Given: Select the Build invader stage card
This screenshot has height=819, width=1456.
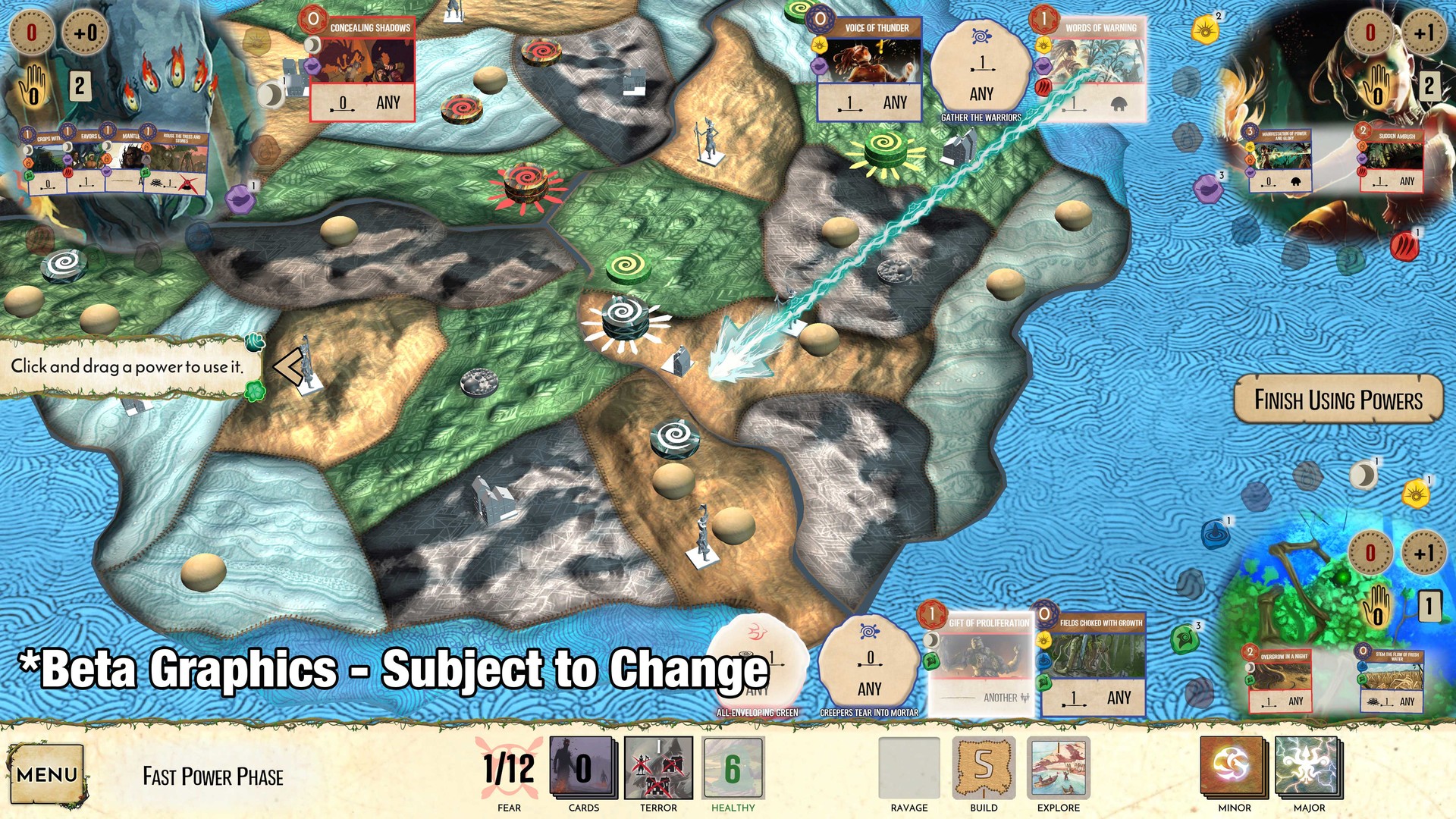Looking at the screenshot, I should pyautogui.click(x=984, y=769).
